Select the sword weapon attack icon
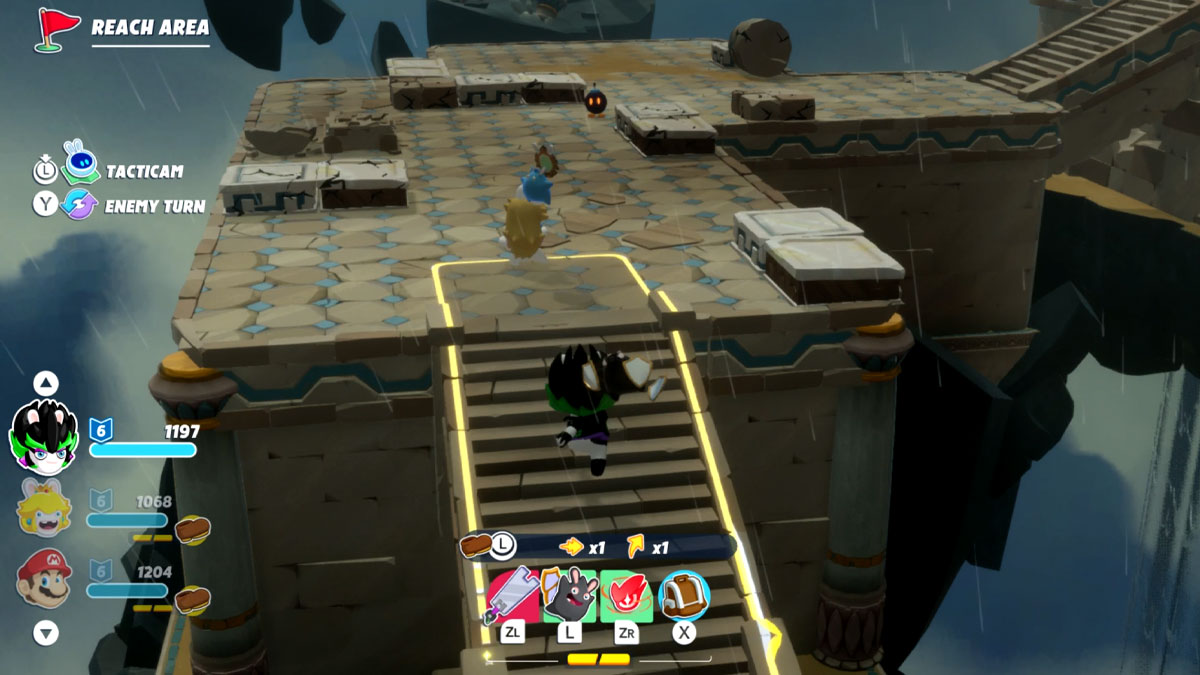Image resolution: width=1200 pixels, height=675 pixels. pos(512,596)
